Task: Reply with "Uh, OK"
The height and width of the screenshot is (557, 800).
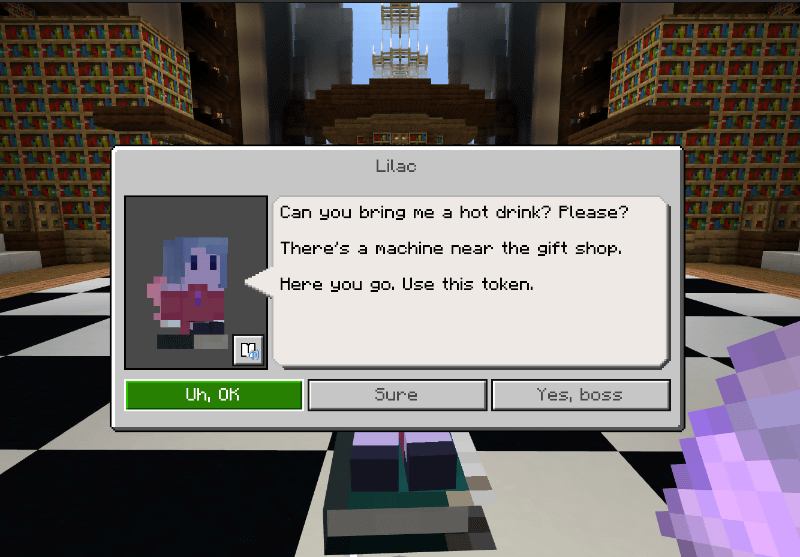Action: click(x=213, y=395)
